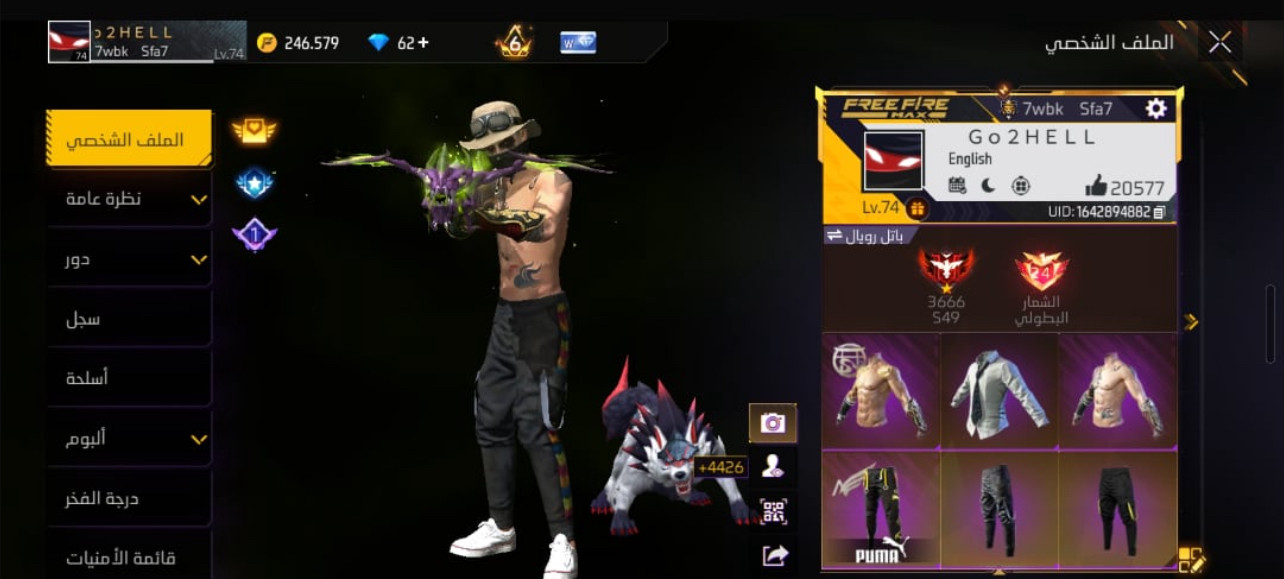Expand the ألبوم album section

[x=129, y=438]
